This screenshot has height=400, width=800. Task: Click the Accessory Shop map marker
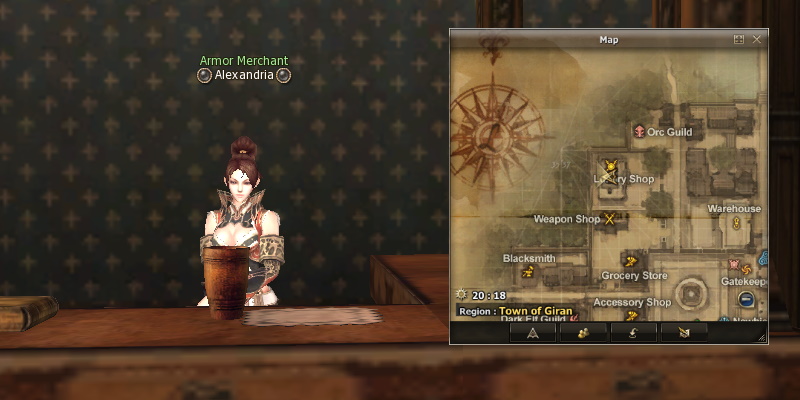point(631,316)
